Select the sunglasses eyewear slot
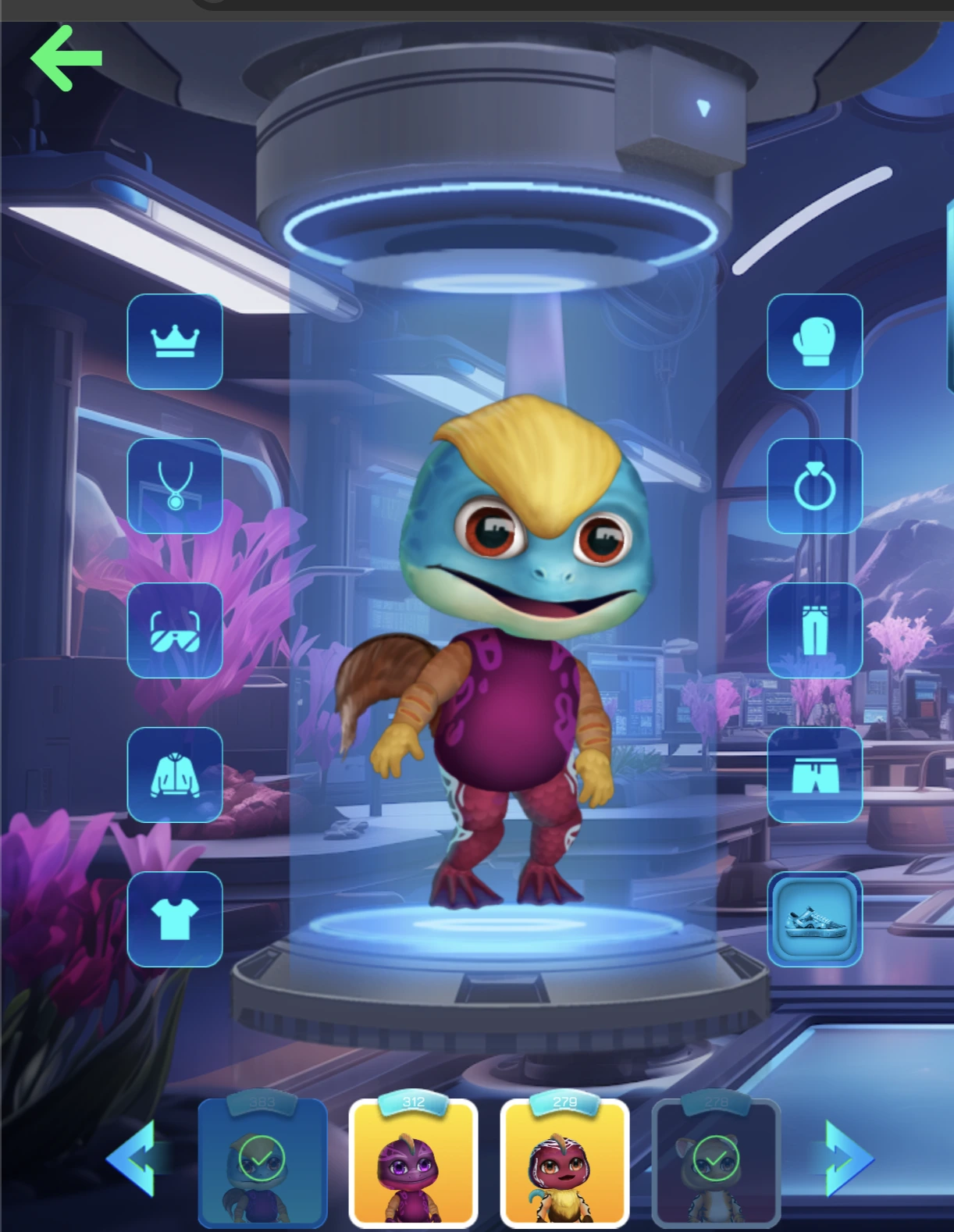 pos(175,630)
